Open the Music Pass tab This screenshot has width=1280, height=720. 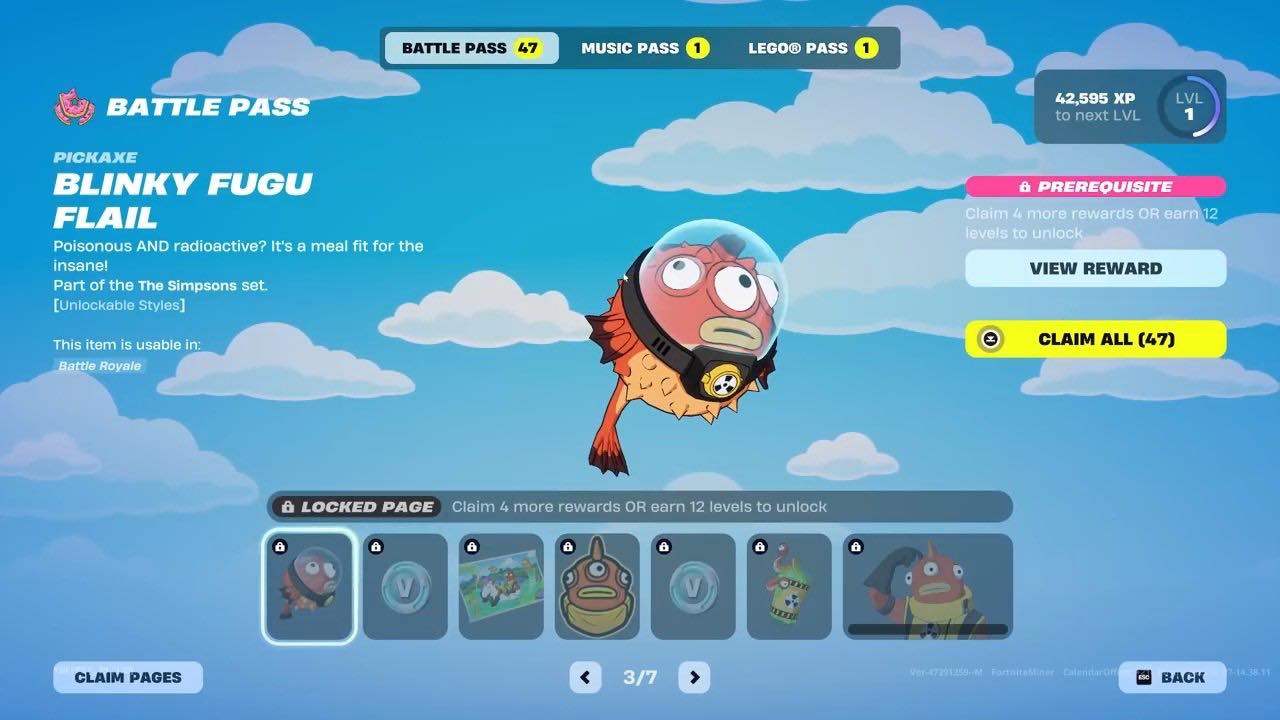(x=645, y=48)
